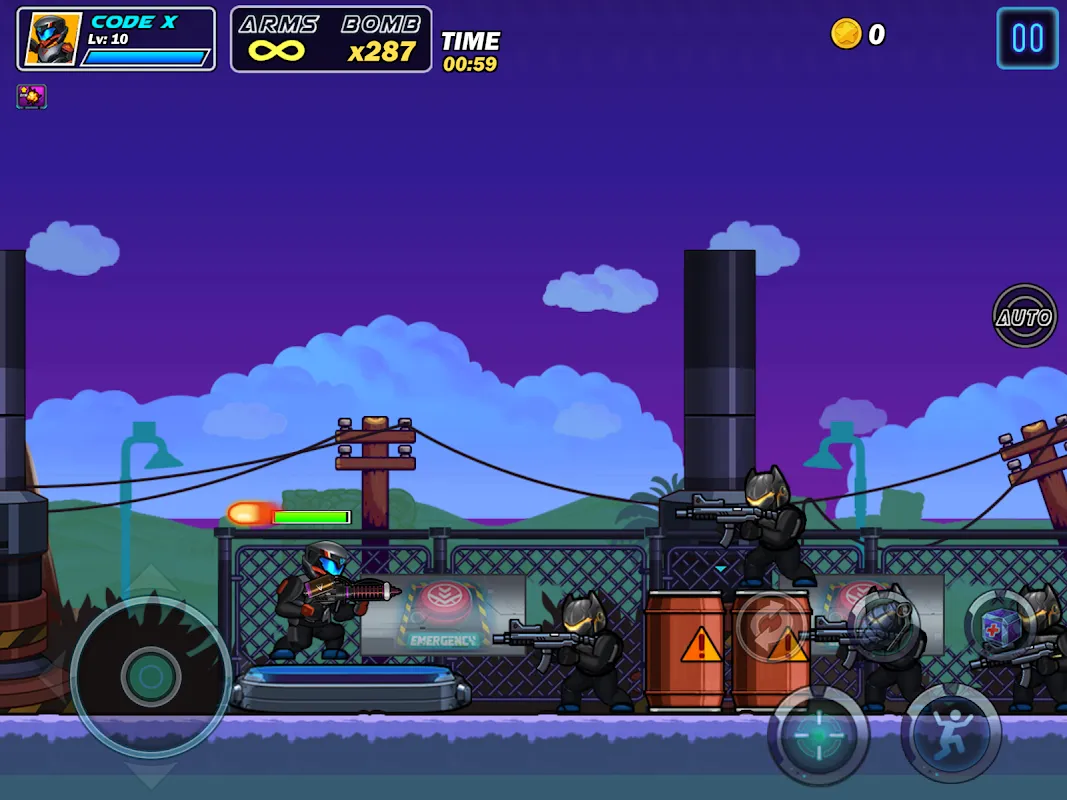
Task: Tap the virtual movement joystick
Action: (x=151, y=677)
